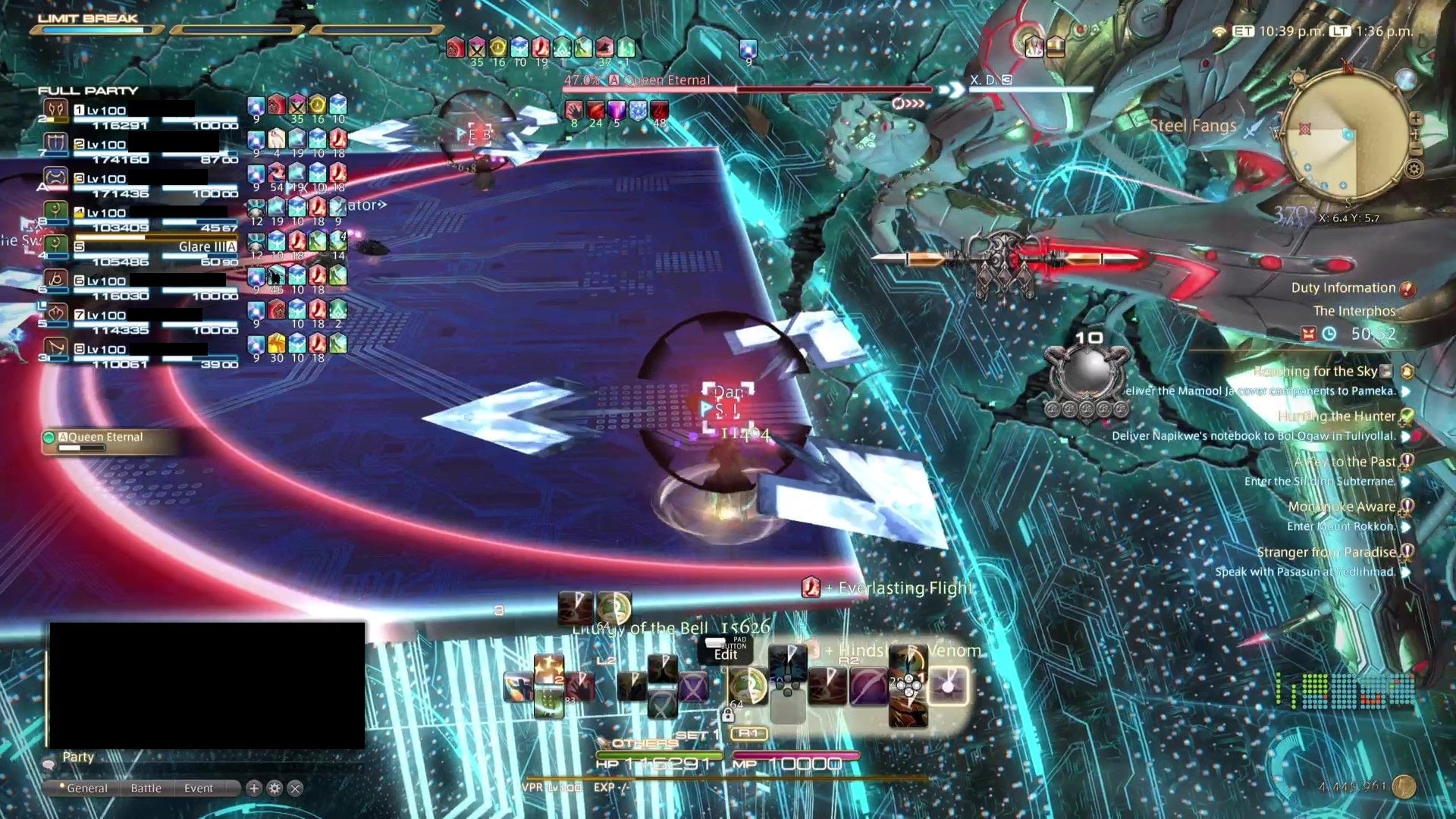The width and height of the screenshot is (1456, 819).
Task: Select the Liturgy of the Bell hotbar icon
Action: click(x=614, y=608)
